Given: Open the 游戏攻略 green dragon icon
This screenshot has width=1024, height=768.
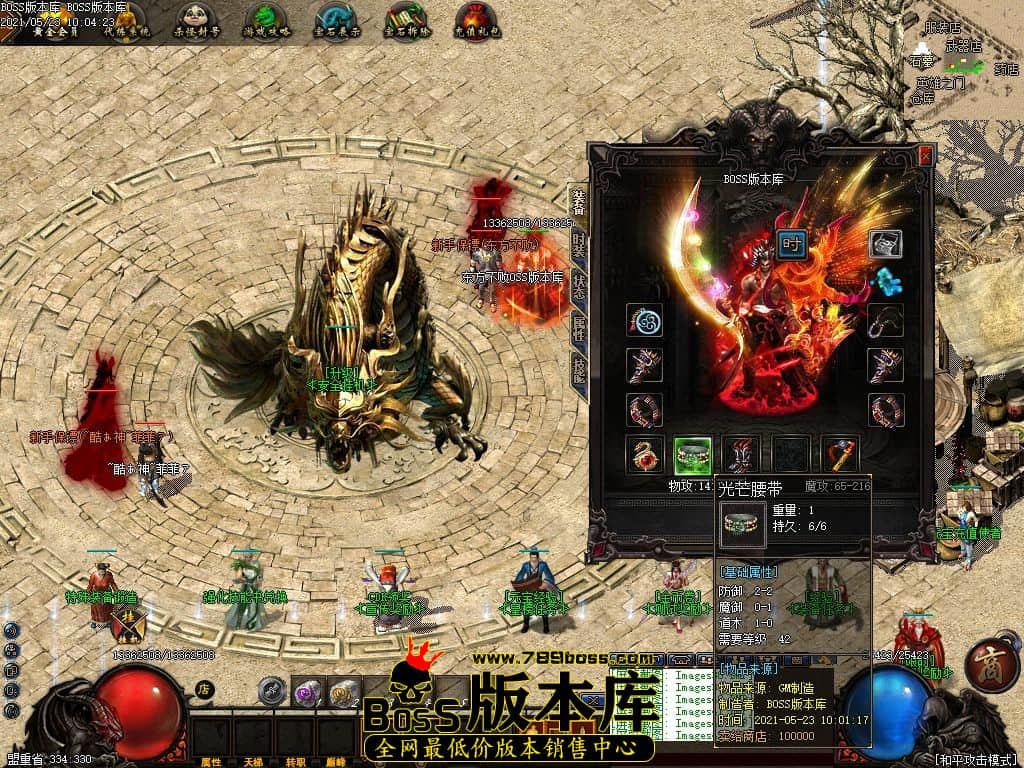Looking at the screenshot, I should (266, 18).
